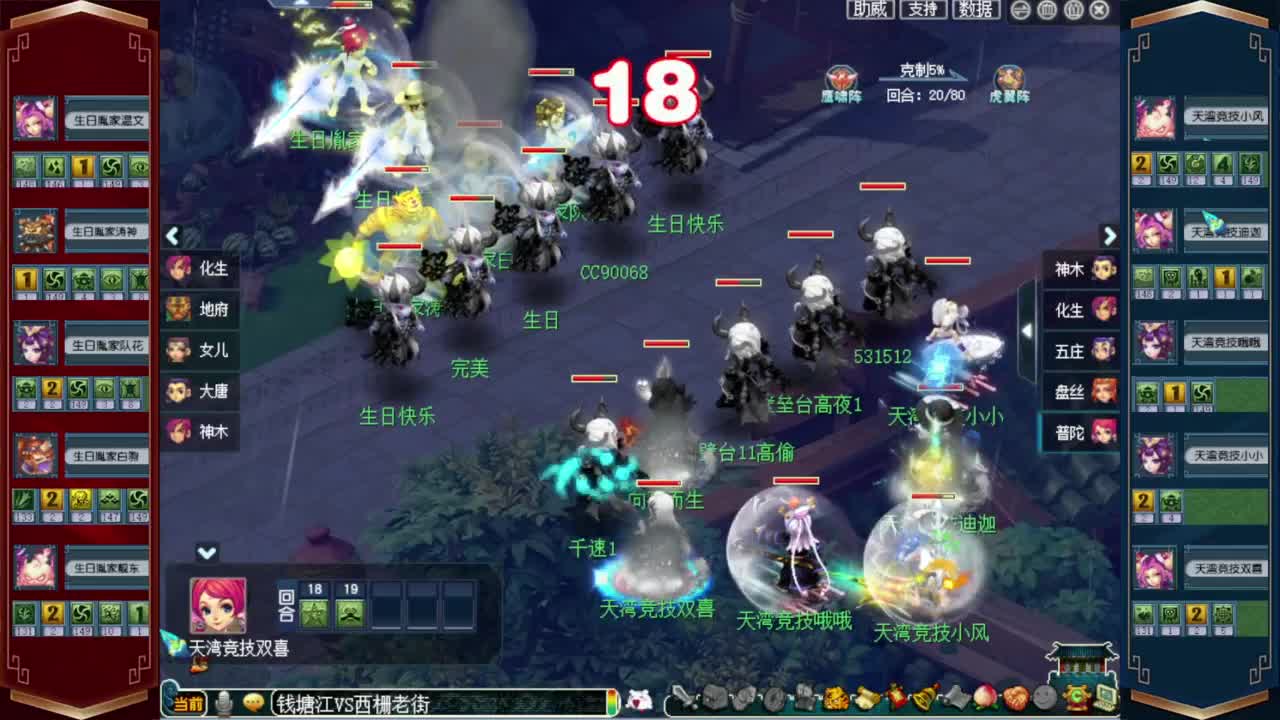Image resolution: width=1280 pixels, height=720 pixels.
Task: Click the microphone icon beside the chat bar
Action: pos(224,703)
